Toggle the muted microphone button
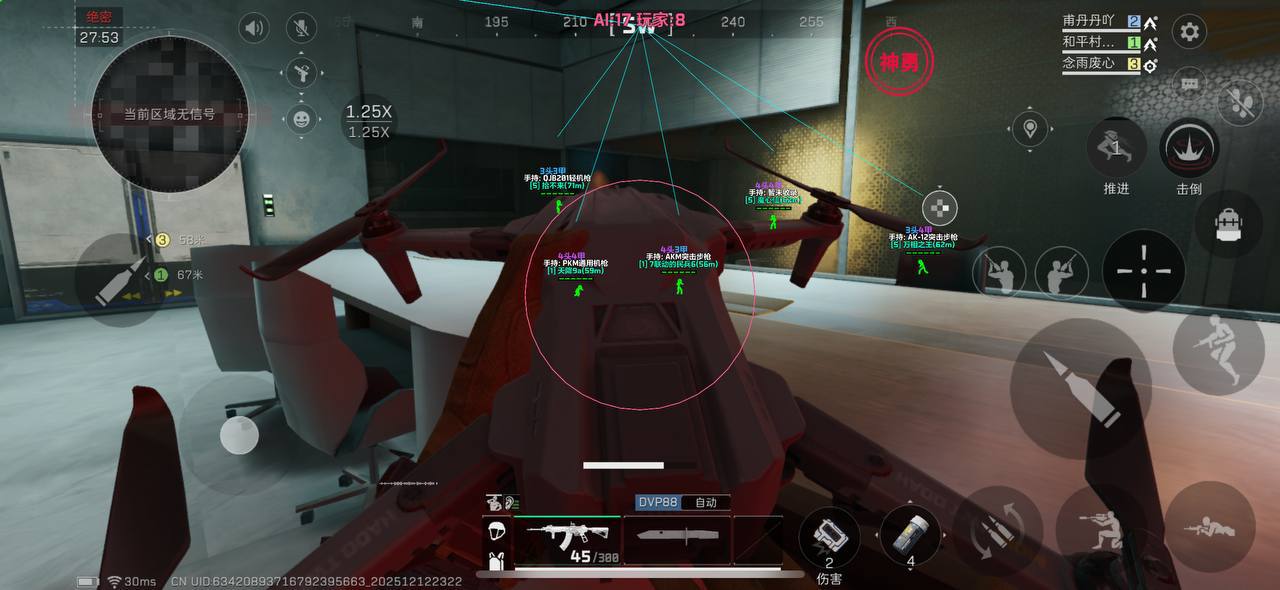Viewport: 1280px width, 590px height. pyautogui.click(x=301, y=28)
